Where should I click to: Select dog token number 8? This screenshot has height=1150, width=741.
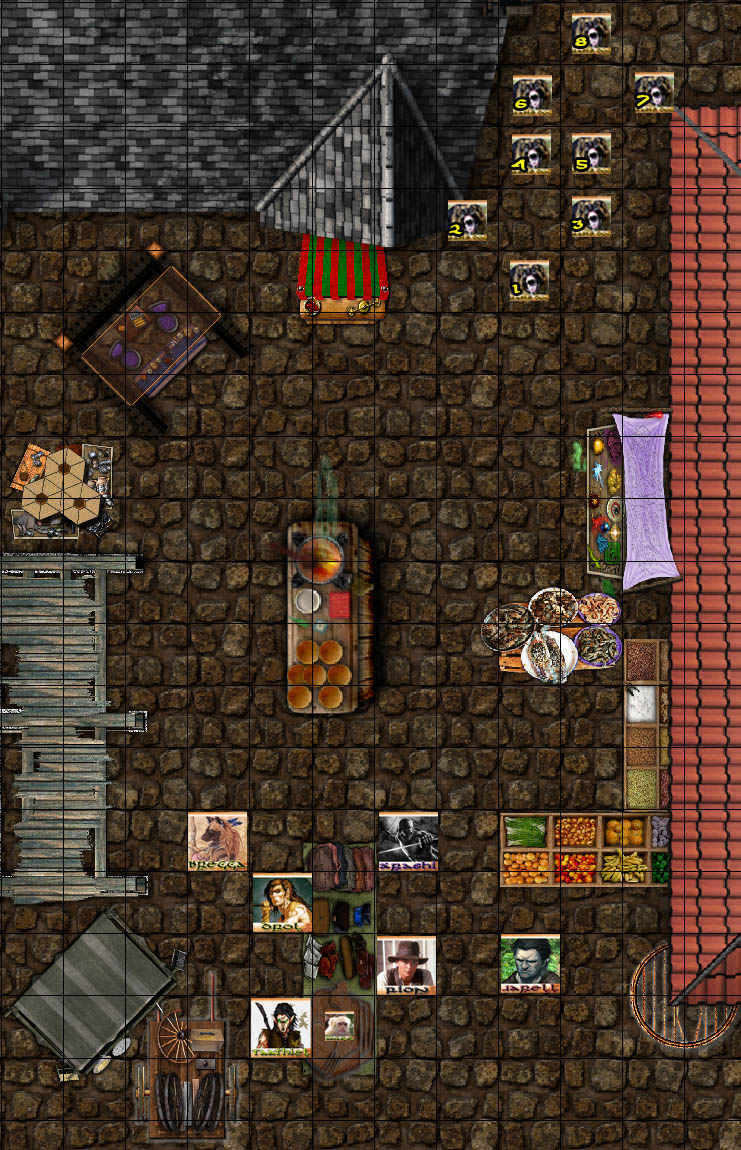point(591,32)
